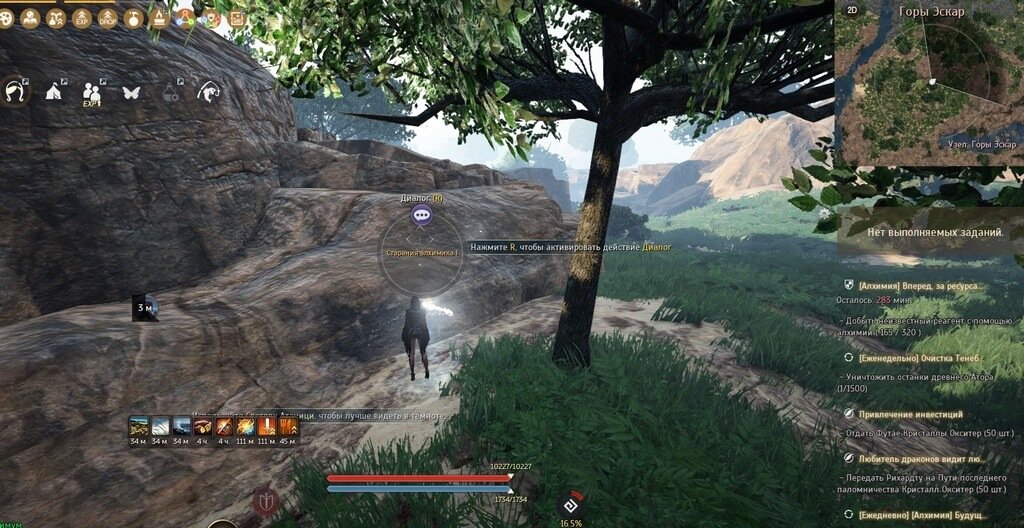Click the DROP rate boost icon
This screenshot has width=1024, height=528.
coord(107,18)
